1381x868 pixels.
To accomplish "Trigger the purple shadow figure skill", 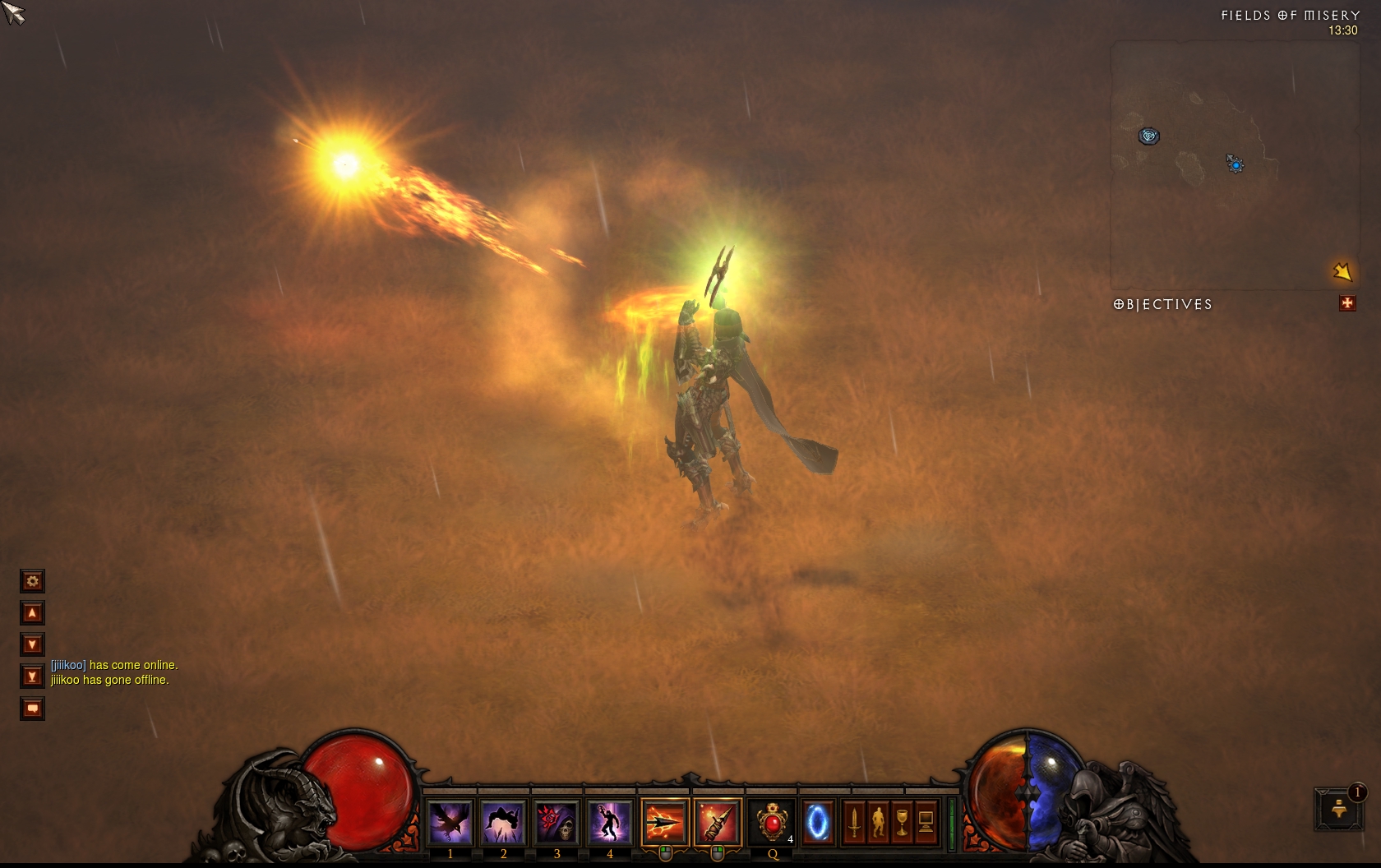I will pos(609,821).
